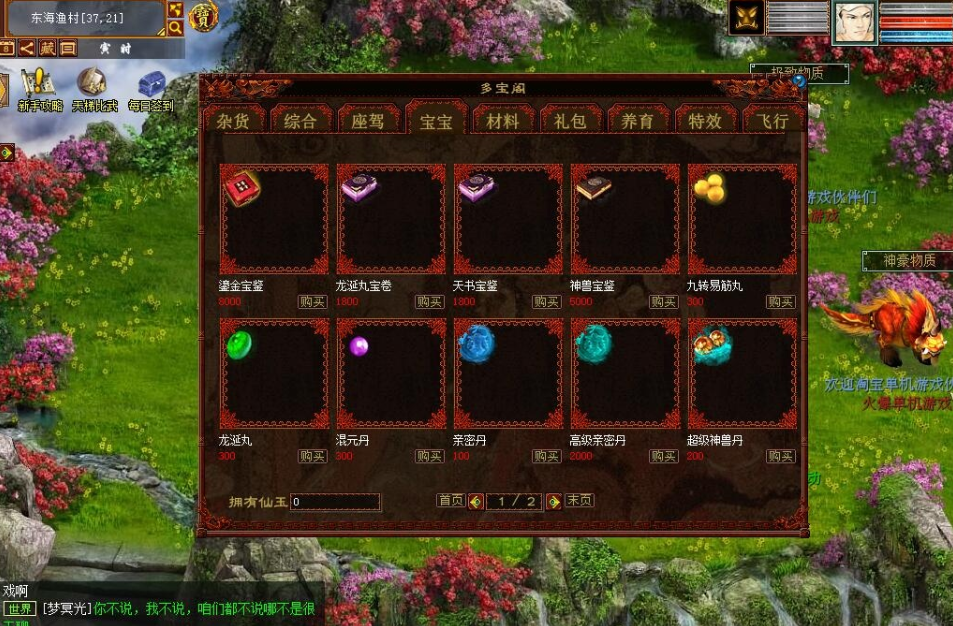The width and height of the screenshot is (953, 626).
Task: Open the 座驾 category tab
Action: tap(367, 120)
